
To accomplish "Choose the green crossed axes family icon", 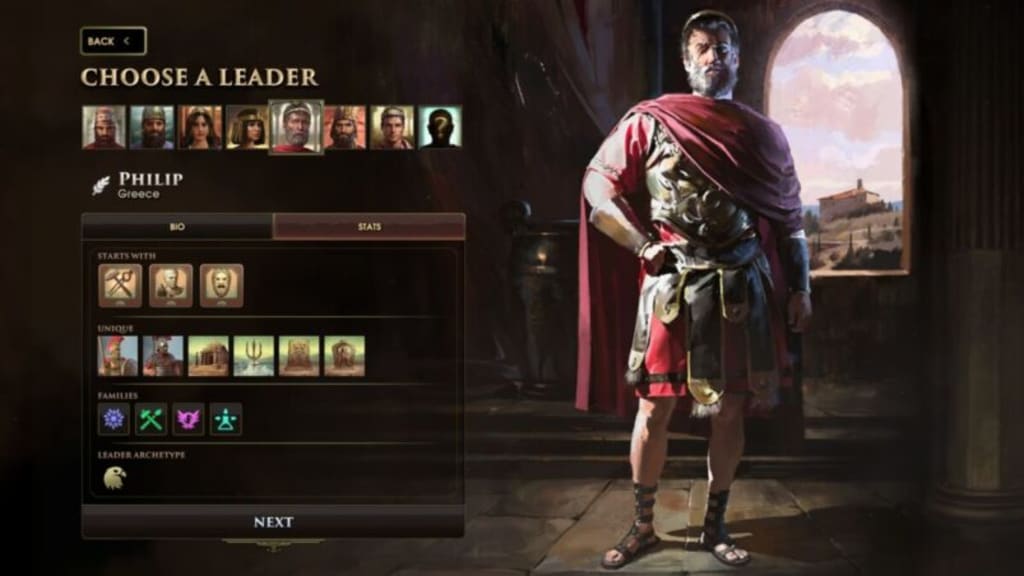I will [x=151, y=419].
